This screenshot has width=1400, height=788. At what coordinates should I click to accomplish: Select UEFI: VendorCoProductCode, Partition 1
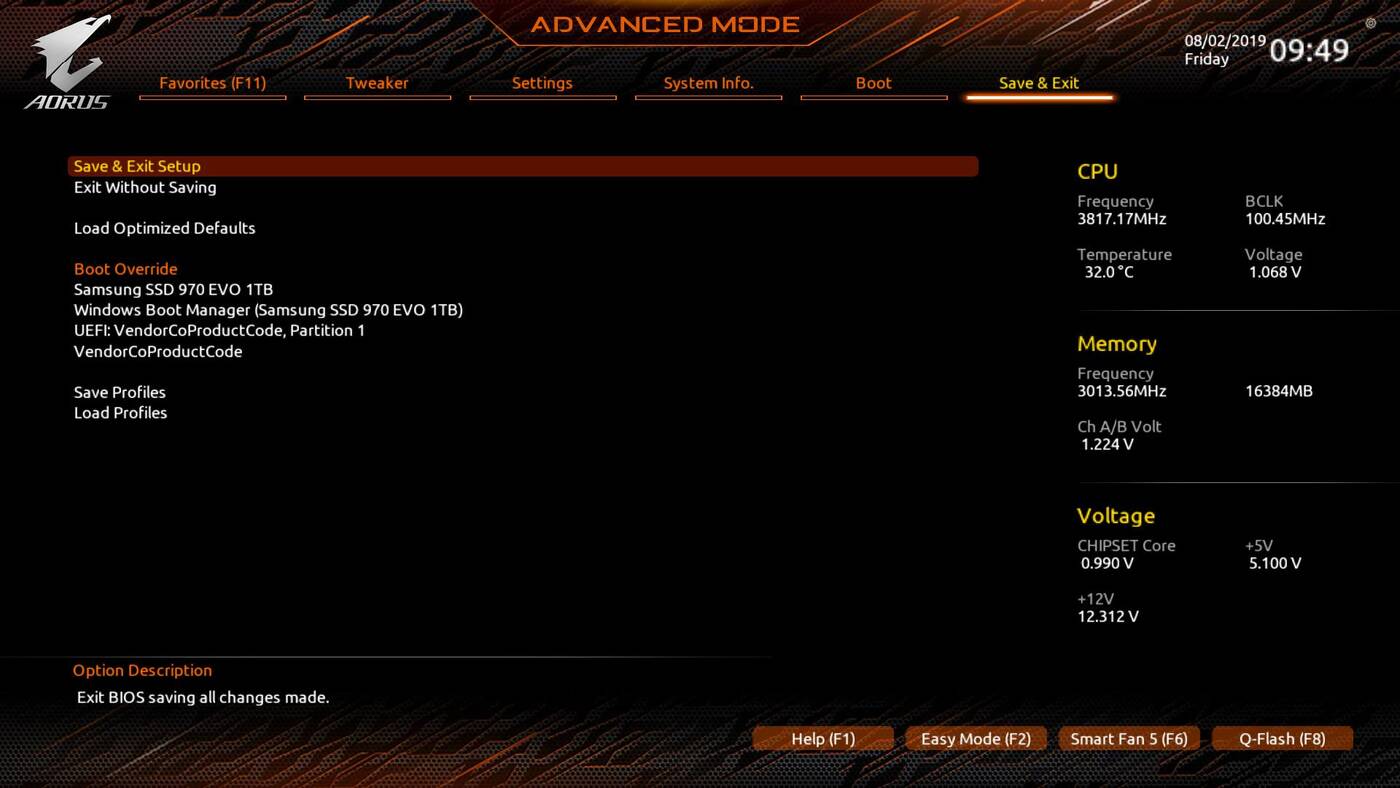(219, 330)
